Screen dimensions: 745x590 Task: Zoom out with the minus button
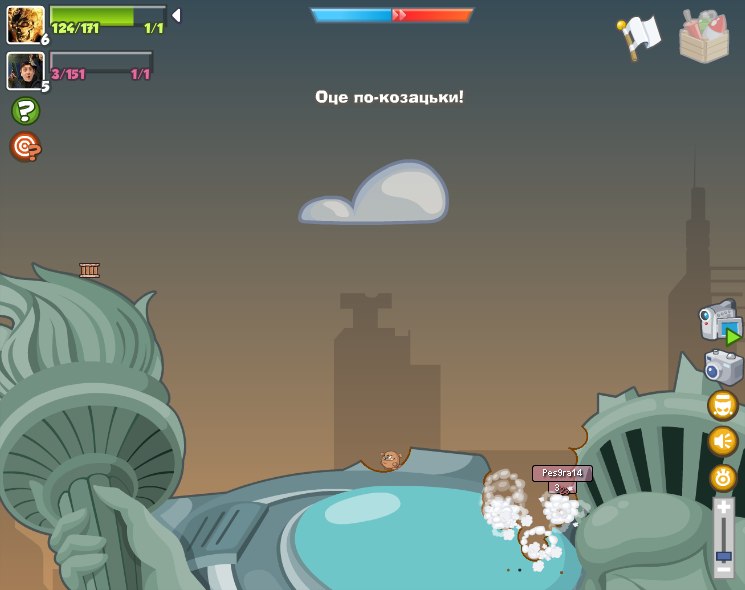click(x=723, y=569)
